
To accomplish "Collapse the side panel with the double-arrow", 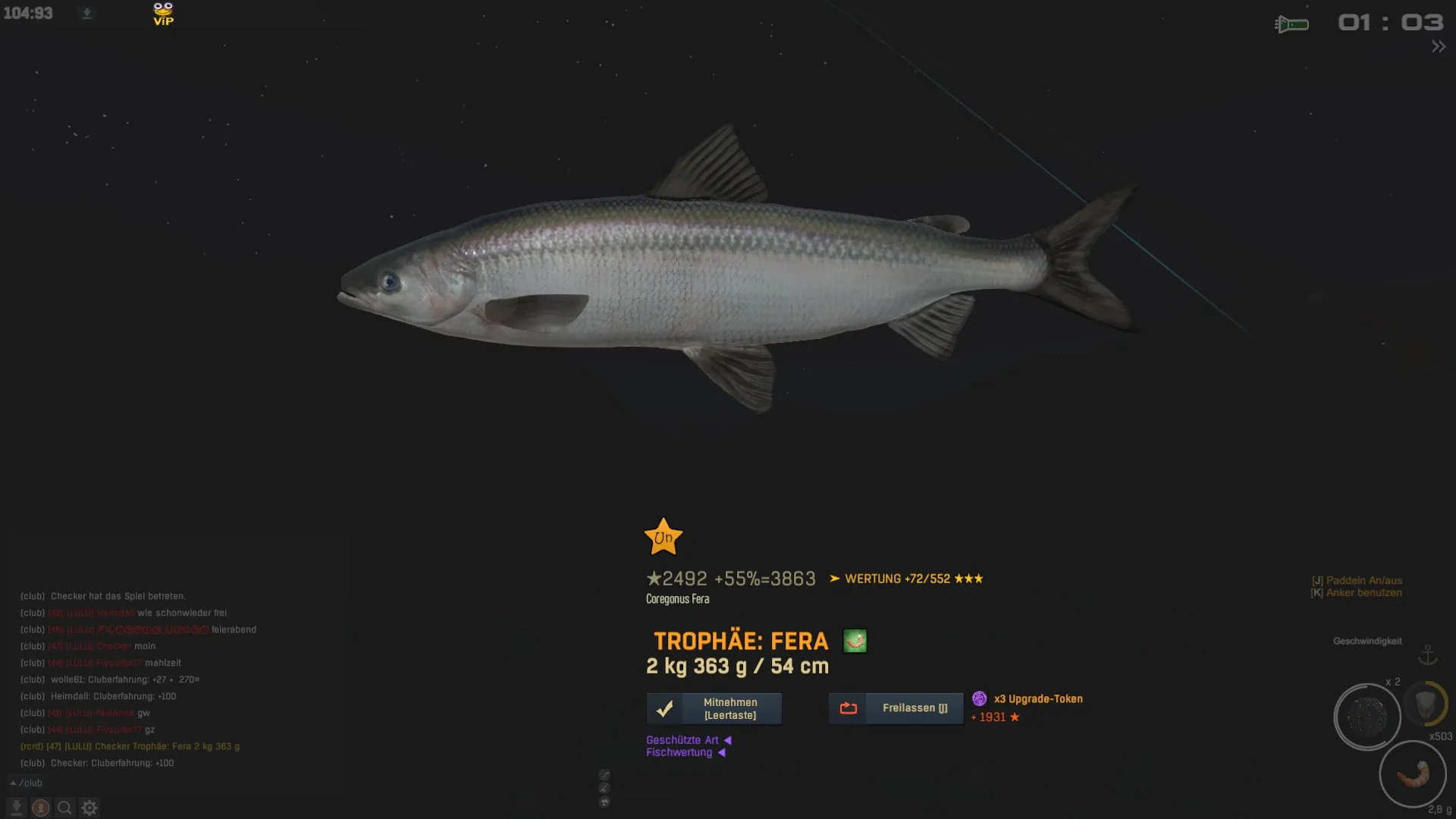I will (1438, 47).
